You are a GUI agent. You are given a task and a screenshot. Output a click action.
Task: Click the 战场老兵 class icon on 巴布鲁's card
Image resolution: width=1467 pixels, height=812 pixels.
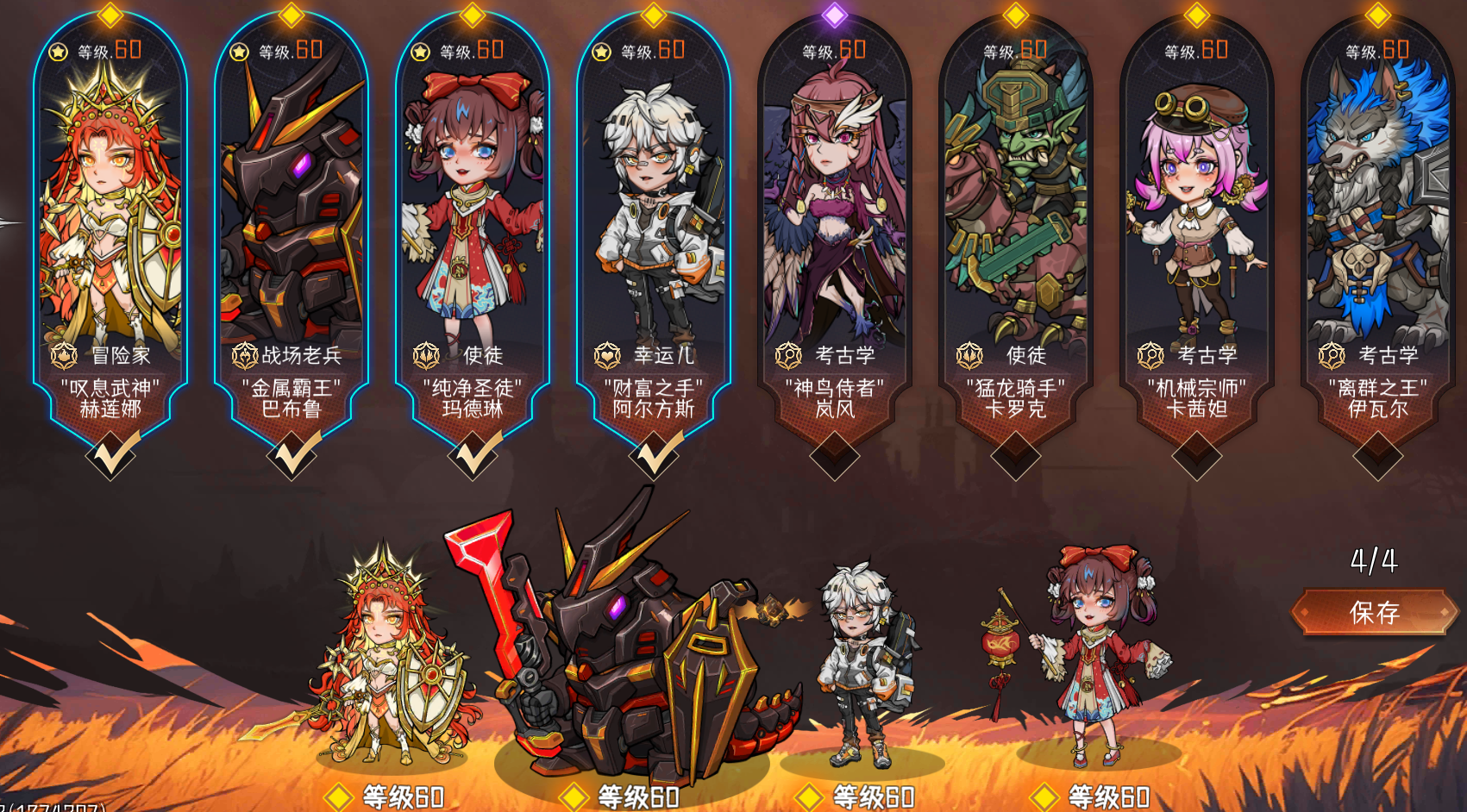(x=246, y=353)
